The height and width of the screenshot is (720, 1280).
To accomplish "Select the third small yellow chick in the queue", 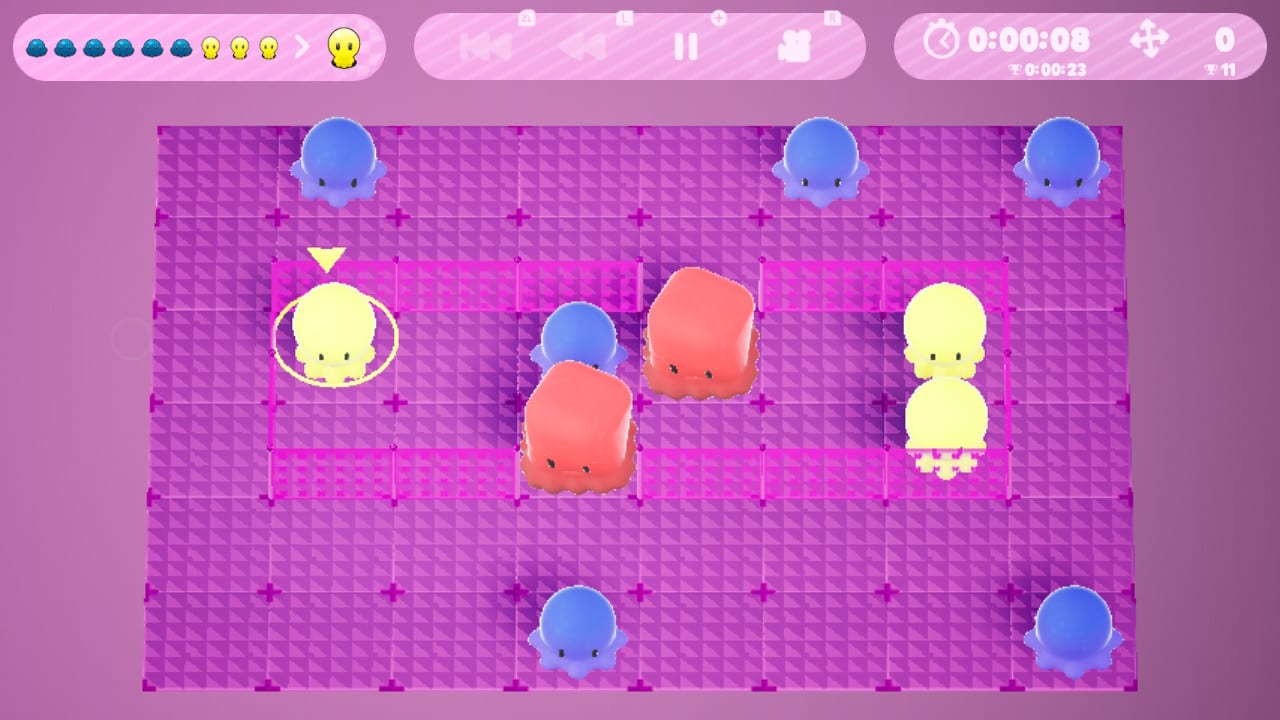I will 269,45.
